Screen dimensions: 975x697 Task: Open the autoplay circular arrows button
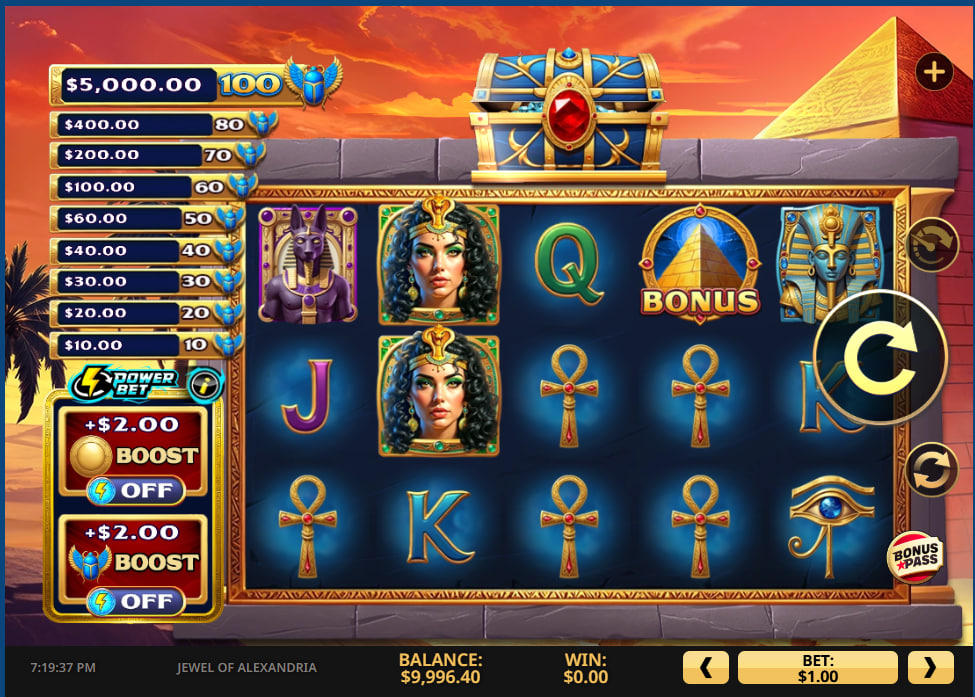pos(930,470)
